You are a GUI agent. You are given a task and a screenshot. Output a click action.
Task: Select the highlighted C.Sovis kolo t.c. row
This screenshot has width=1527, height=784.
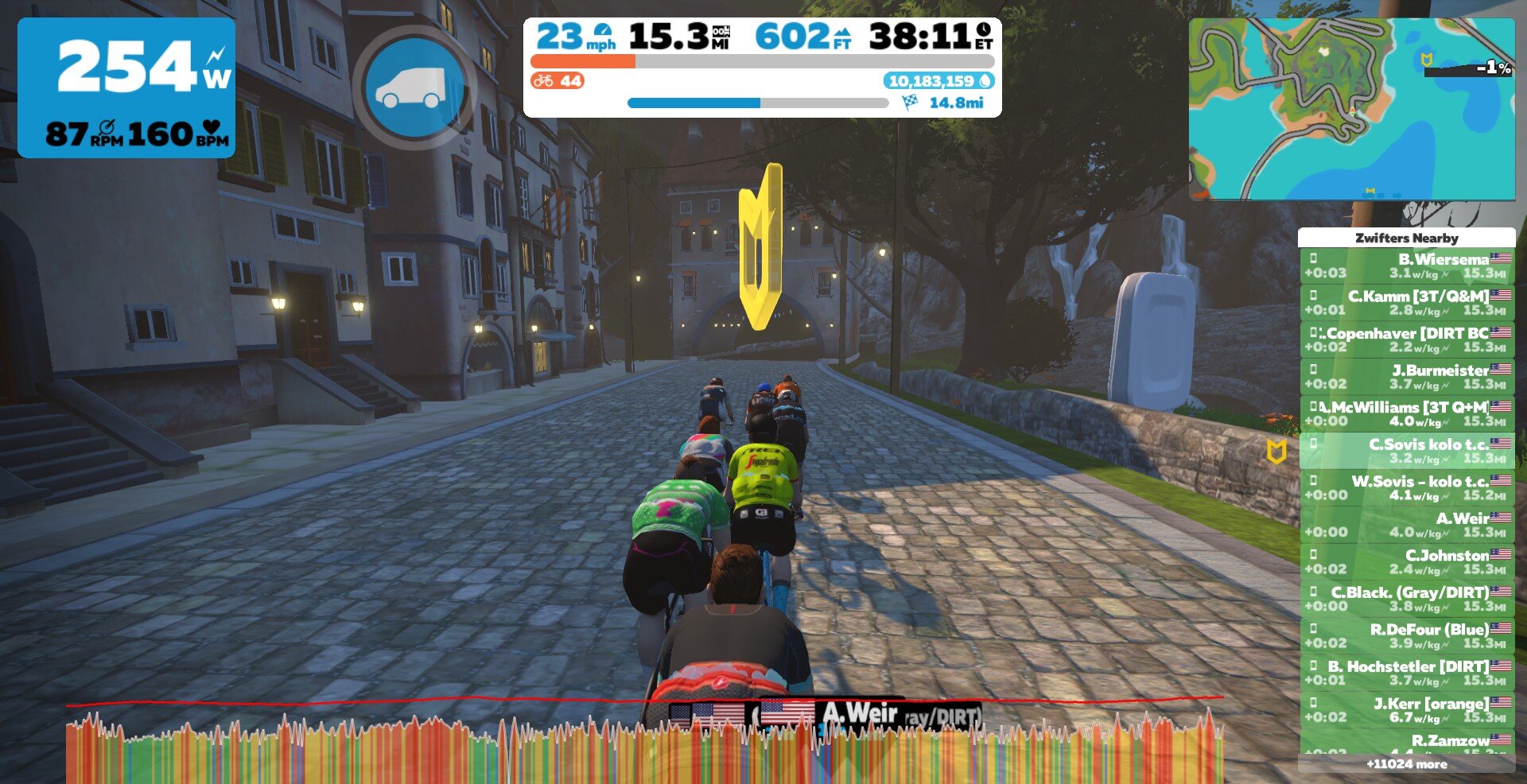tap(1407, 451)
